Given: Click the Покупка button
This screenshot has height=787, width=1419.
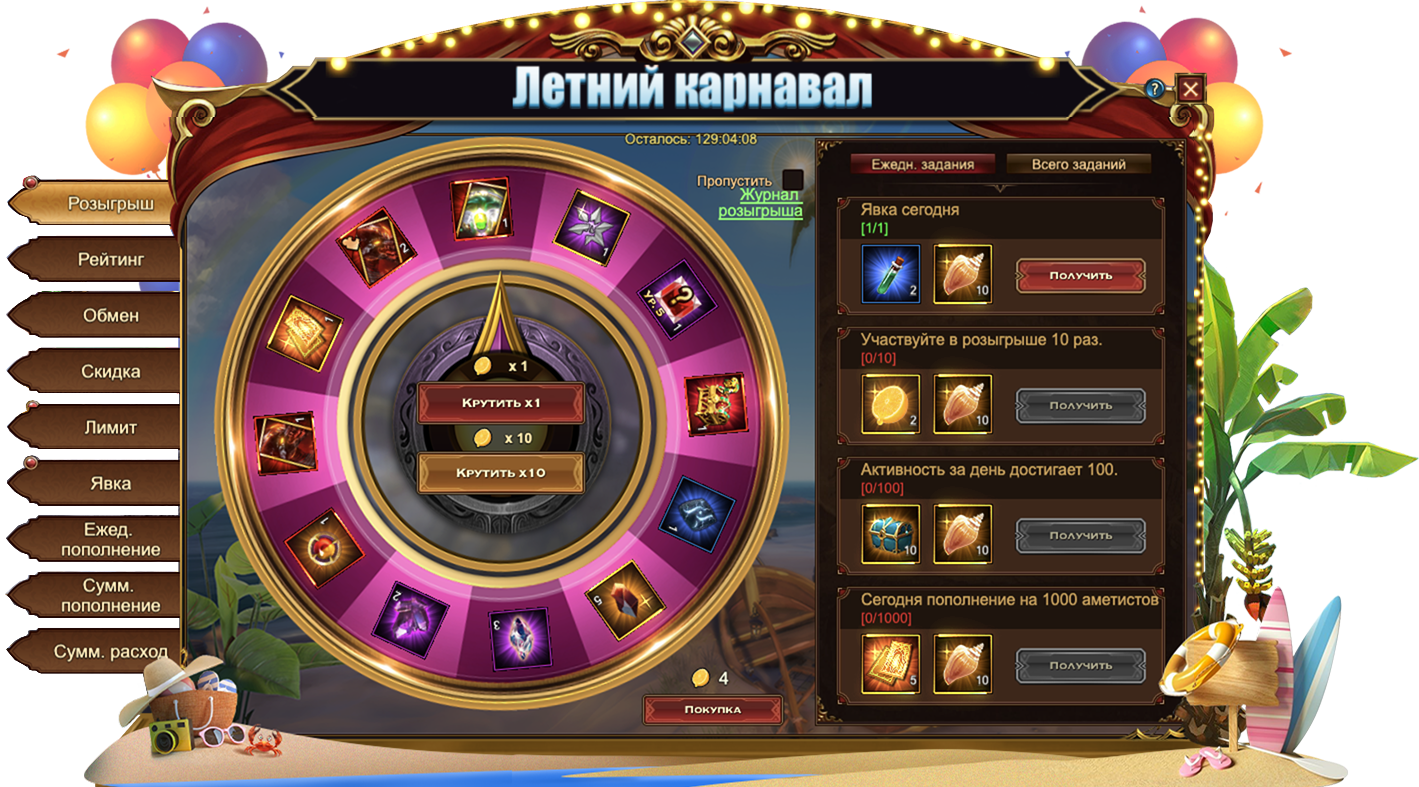Looking at the screenshot, I should [x=712, y=709].
